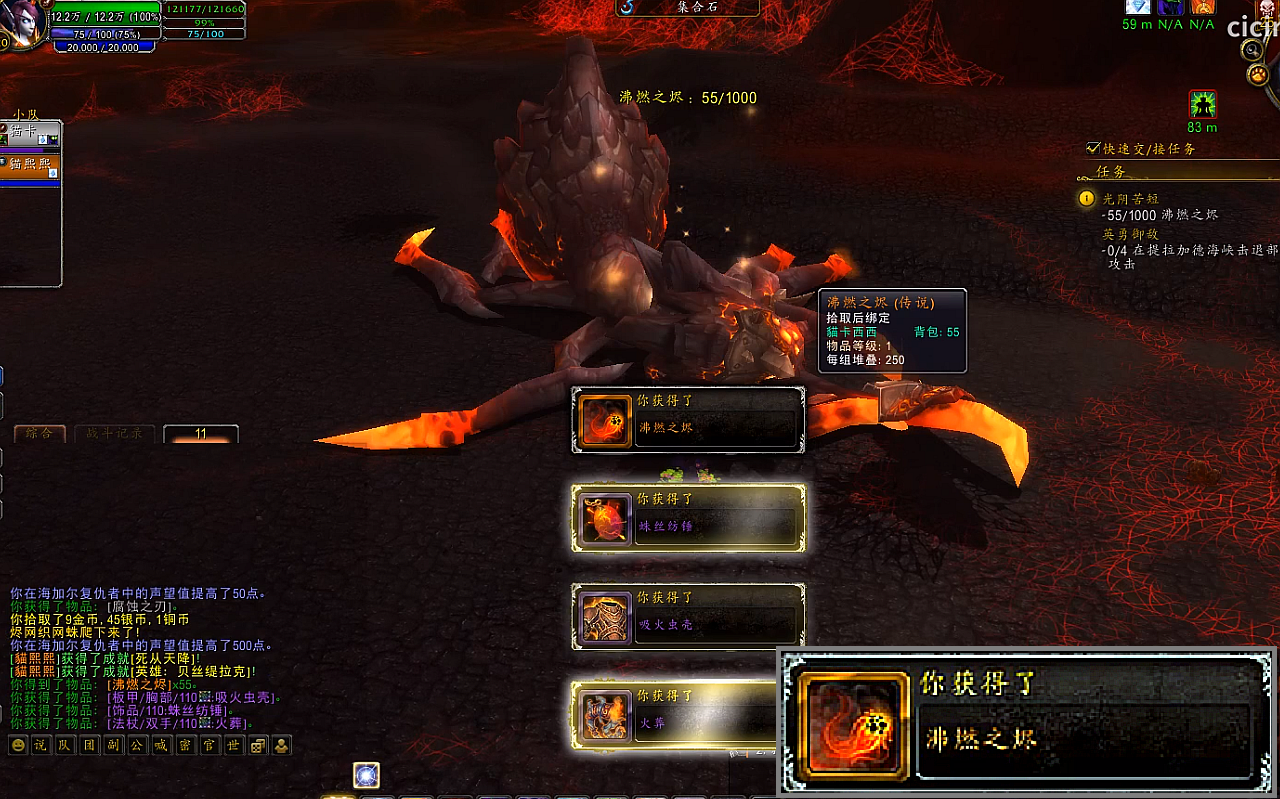Image resolution: width=1280 pixels, height=799 pixels.
Task: Switch to the 综合 chat tab
Action: [40, 434]
